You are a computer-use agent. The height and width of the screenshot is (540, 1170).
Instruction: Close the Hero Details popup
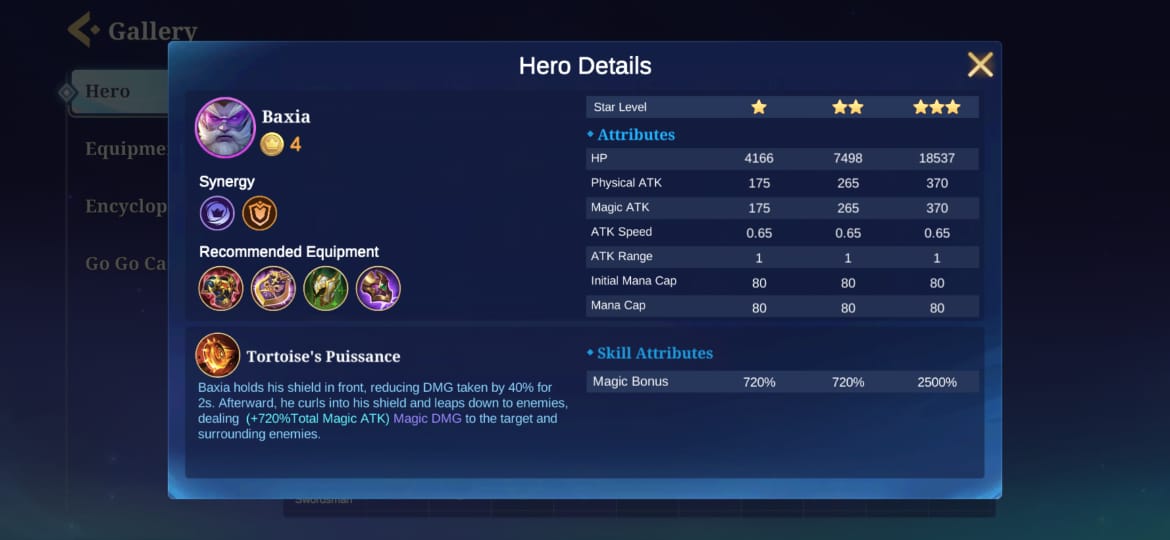coord(980,65)
